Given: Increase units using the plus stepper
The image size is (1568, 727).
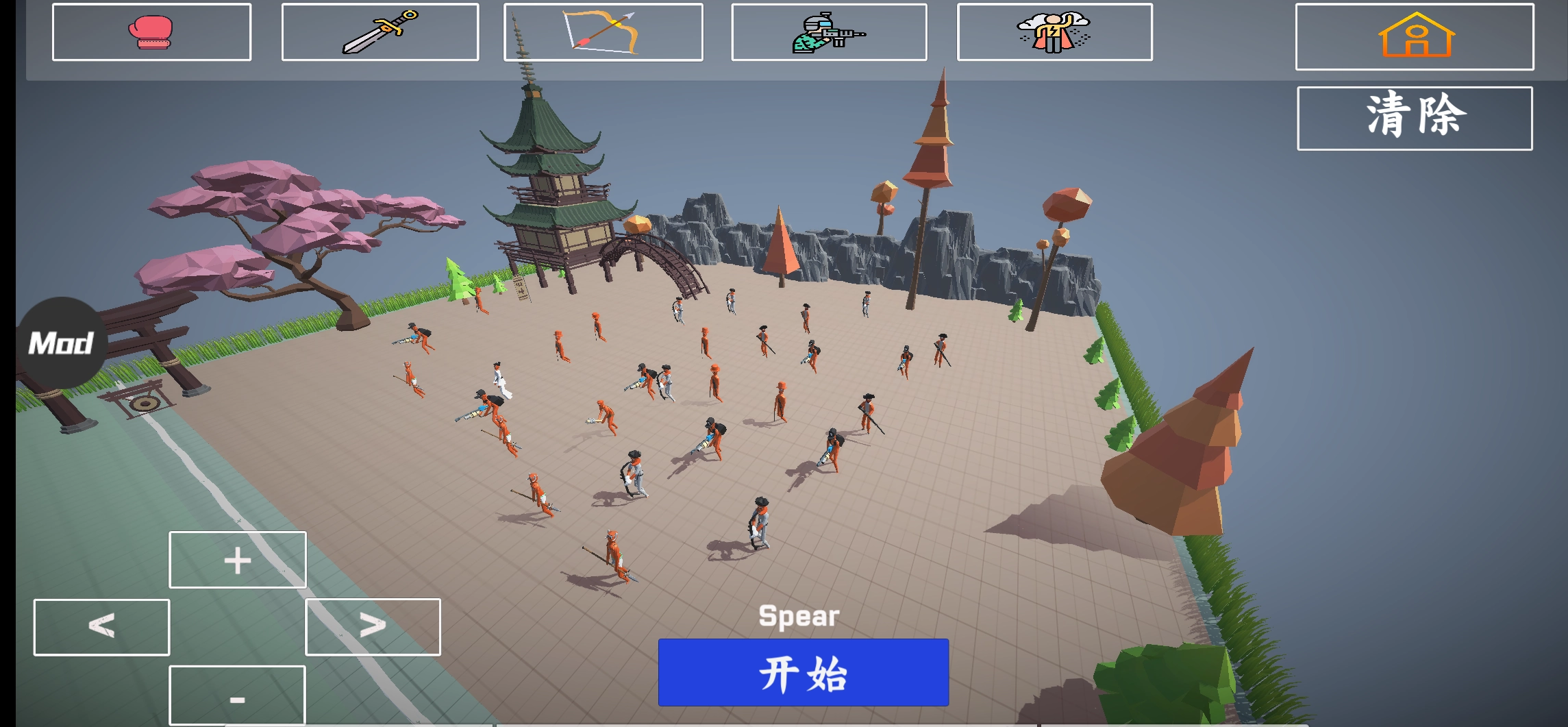Looking at the screenshot, I should coord(236,560).
